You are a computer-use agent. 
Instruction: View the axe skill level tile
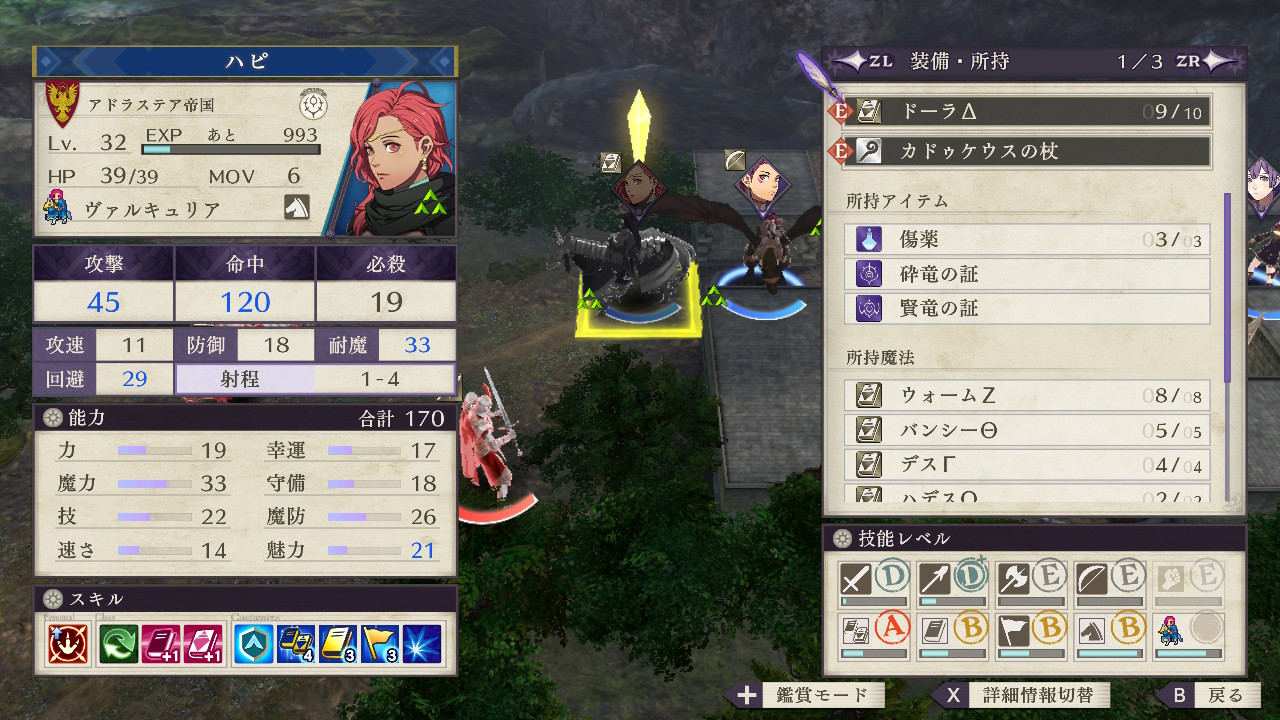coord(1031,582)
